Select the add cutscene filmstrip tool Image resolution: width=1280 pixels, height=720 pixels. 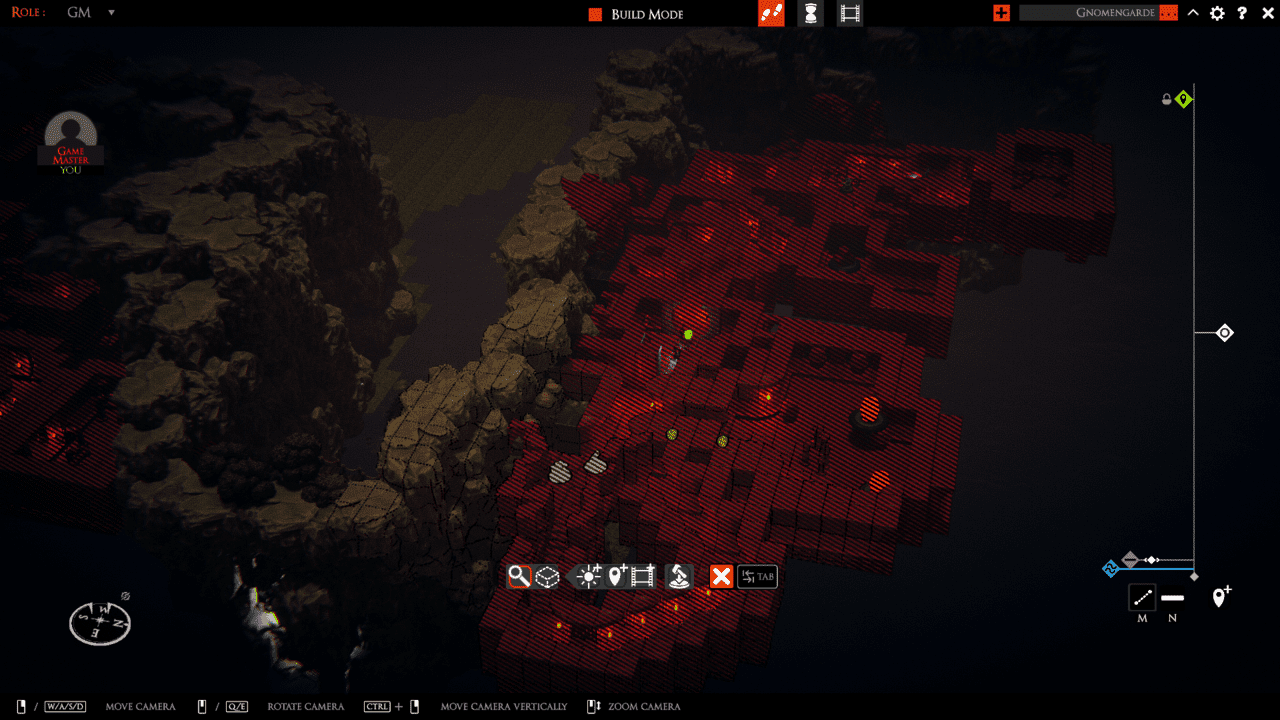point(643,577)
